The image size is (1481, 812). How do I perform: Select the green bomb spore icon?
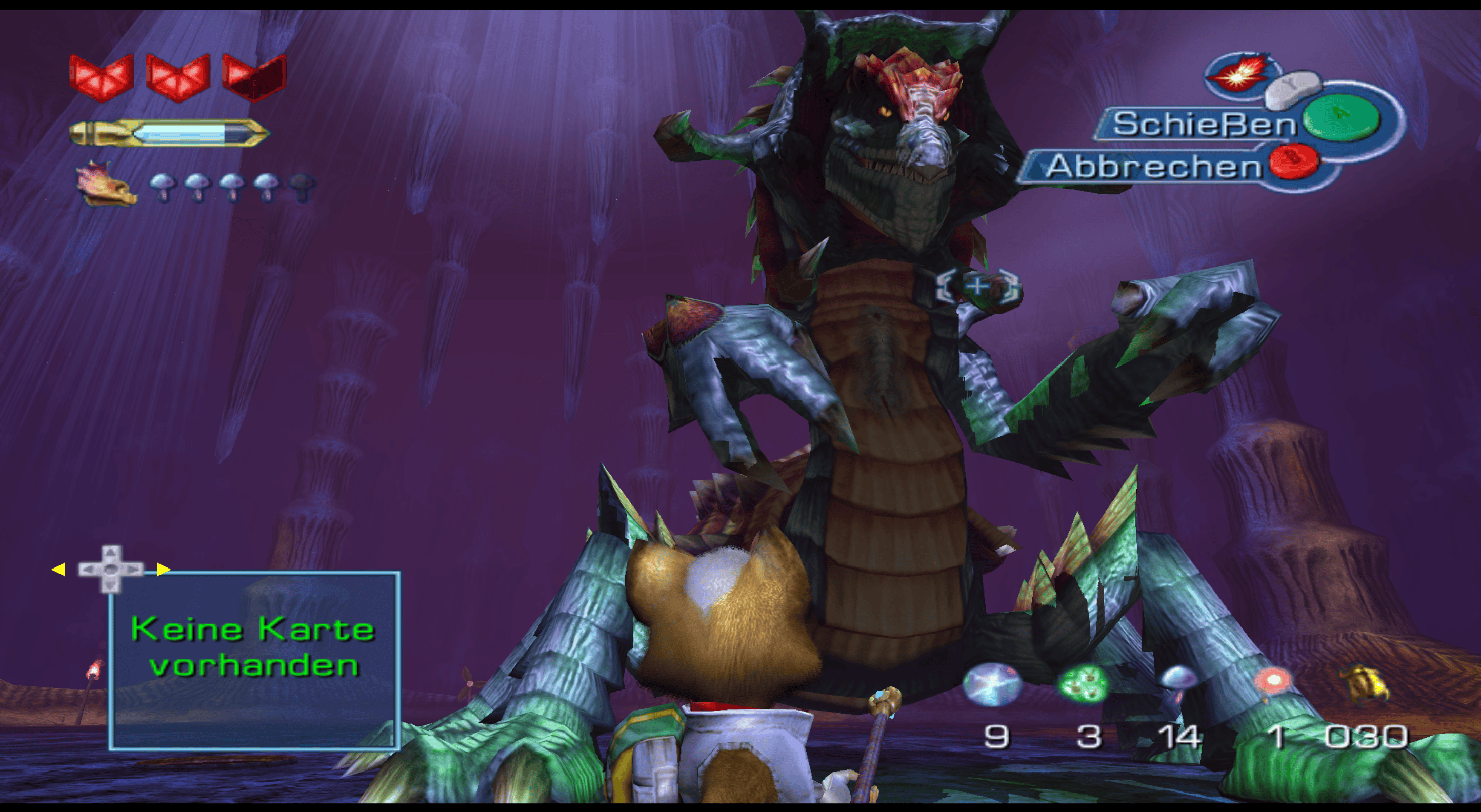pos(1083,684)
